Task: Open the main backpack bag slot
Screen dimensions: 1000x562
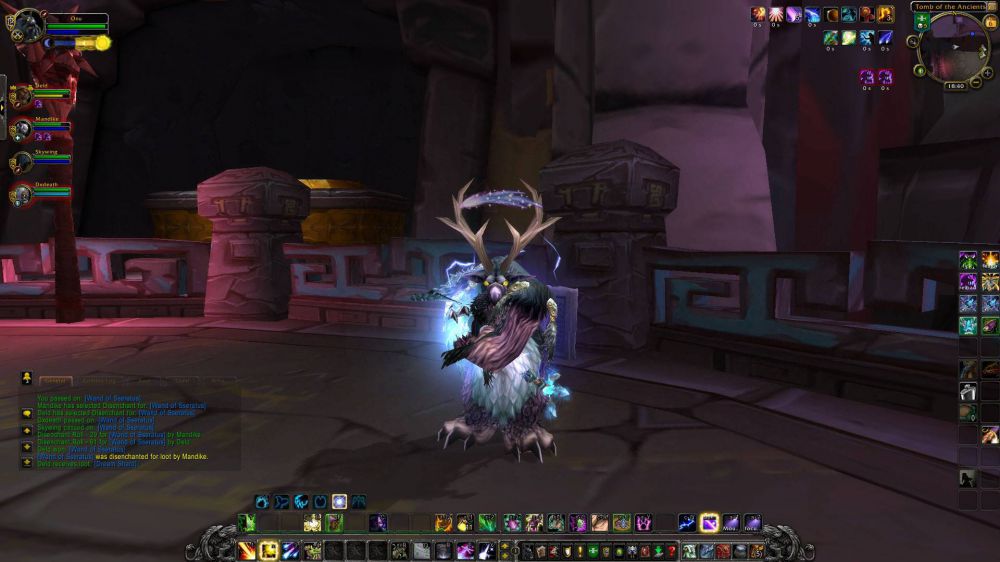Action: [756, 551]
